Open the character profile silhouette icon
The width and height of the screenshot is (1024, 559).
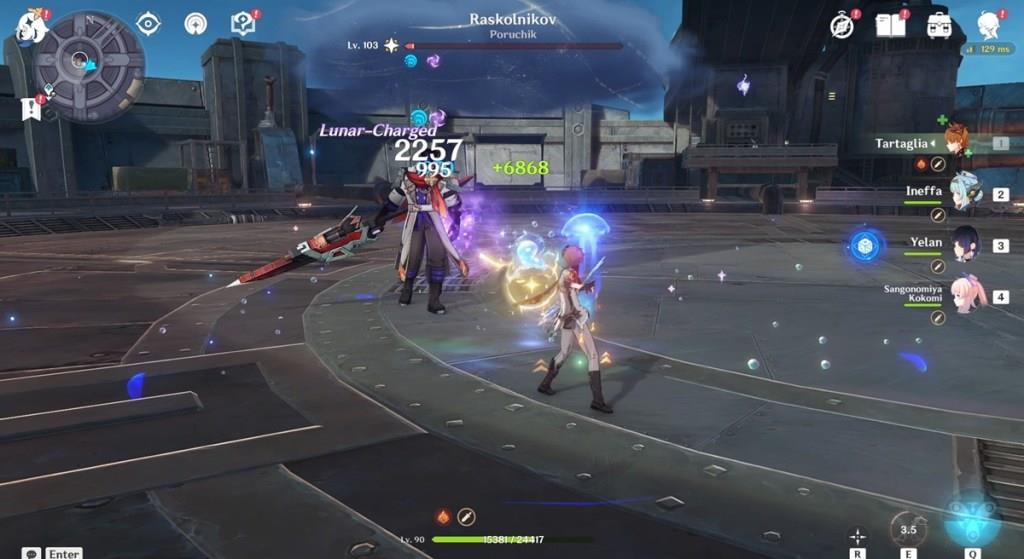(x=988, y=25)
